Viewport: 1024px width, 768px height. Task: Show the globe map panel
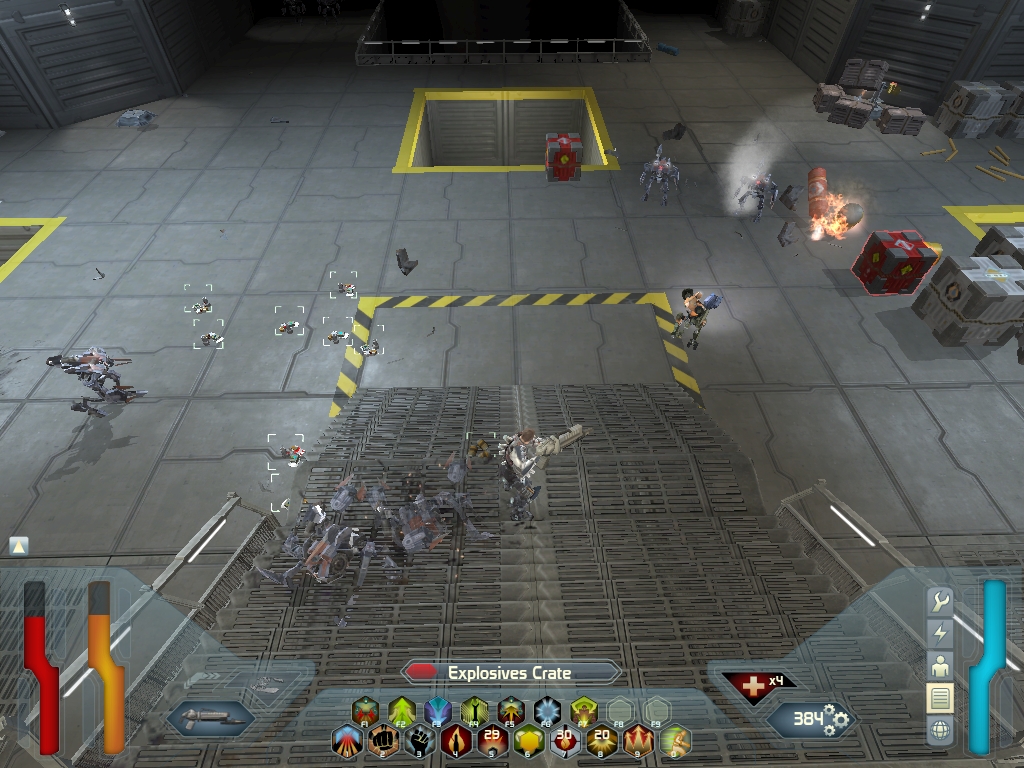tap(940, 731)
